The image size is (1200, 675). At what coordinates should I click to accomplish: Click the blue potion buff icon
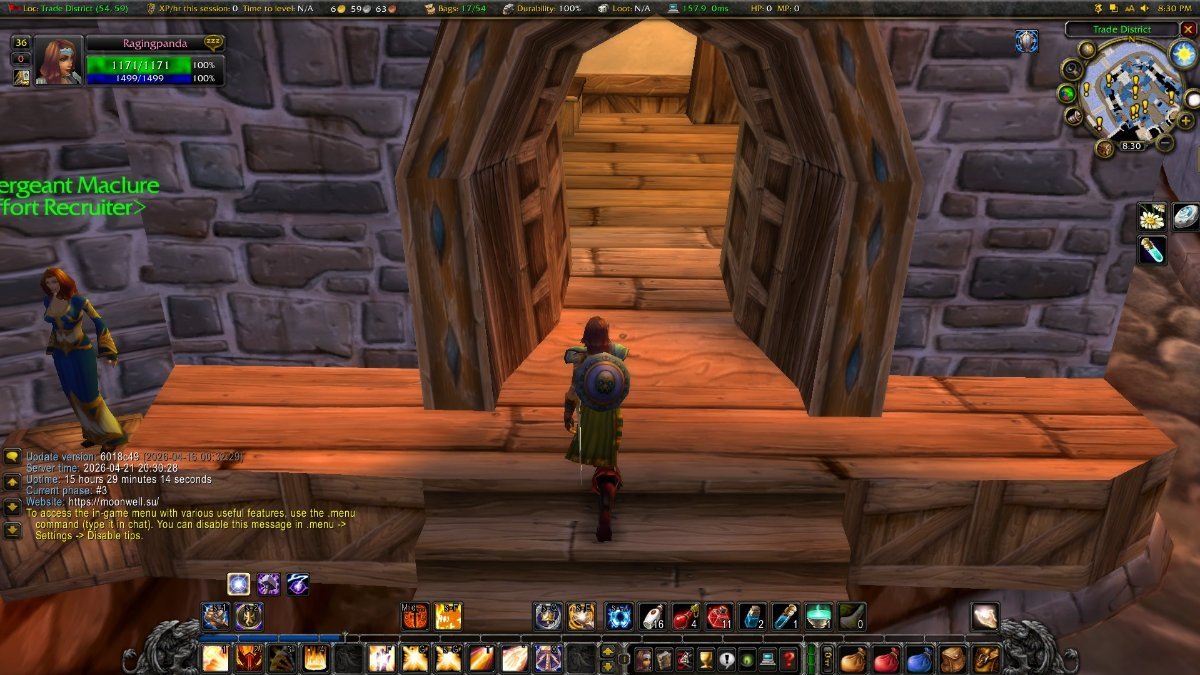tap(1152, 250)
